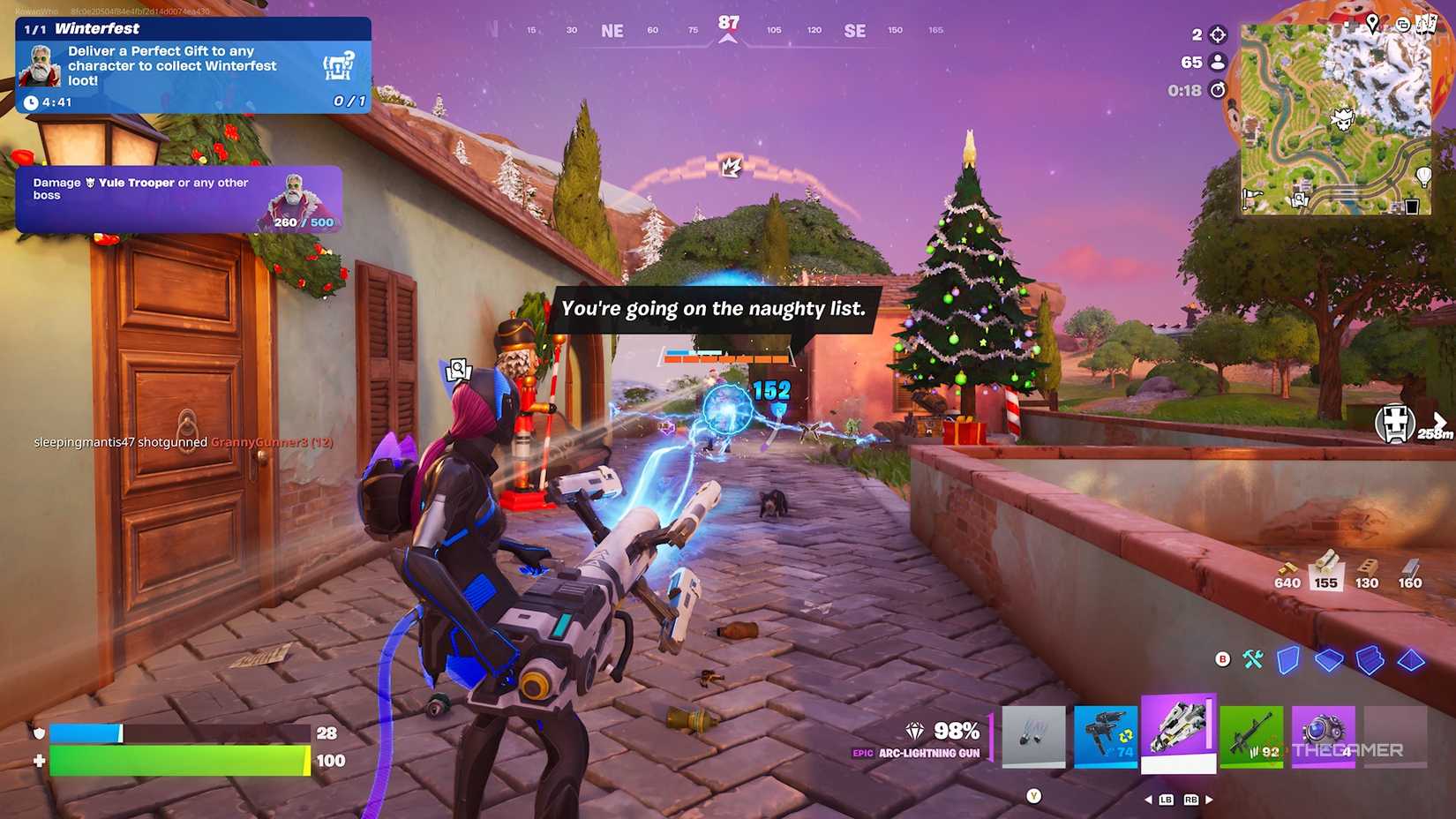Select the floor building piece

coord(1329,657)
